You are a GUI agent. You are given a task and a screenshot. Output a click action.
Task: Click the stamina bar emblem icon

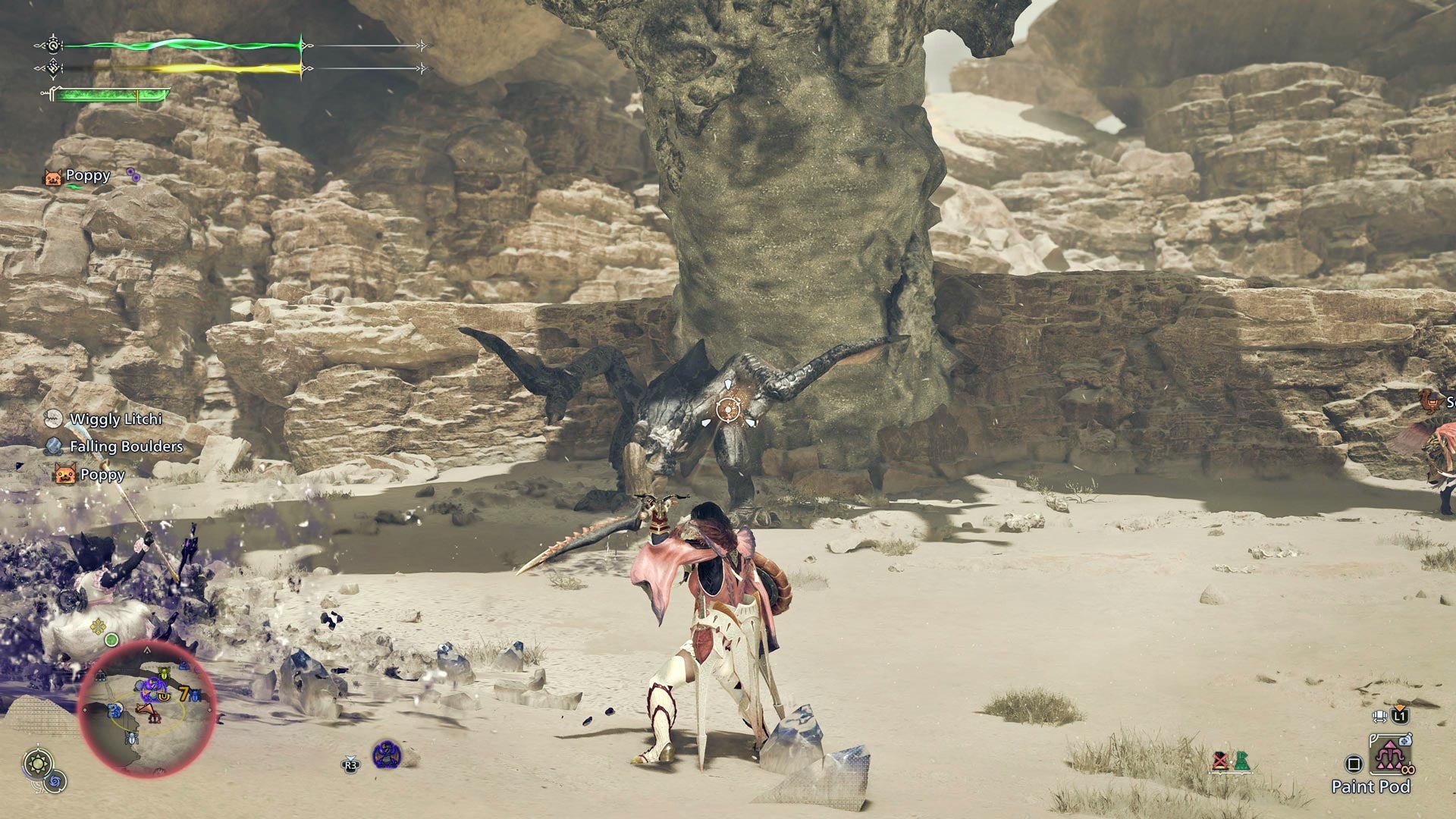coord(53,67)
